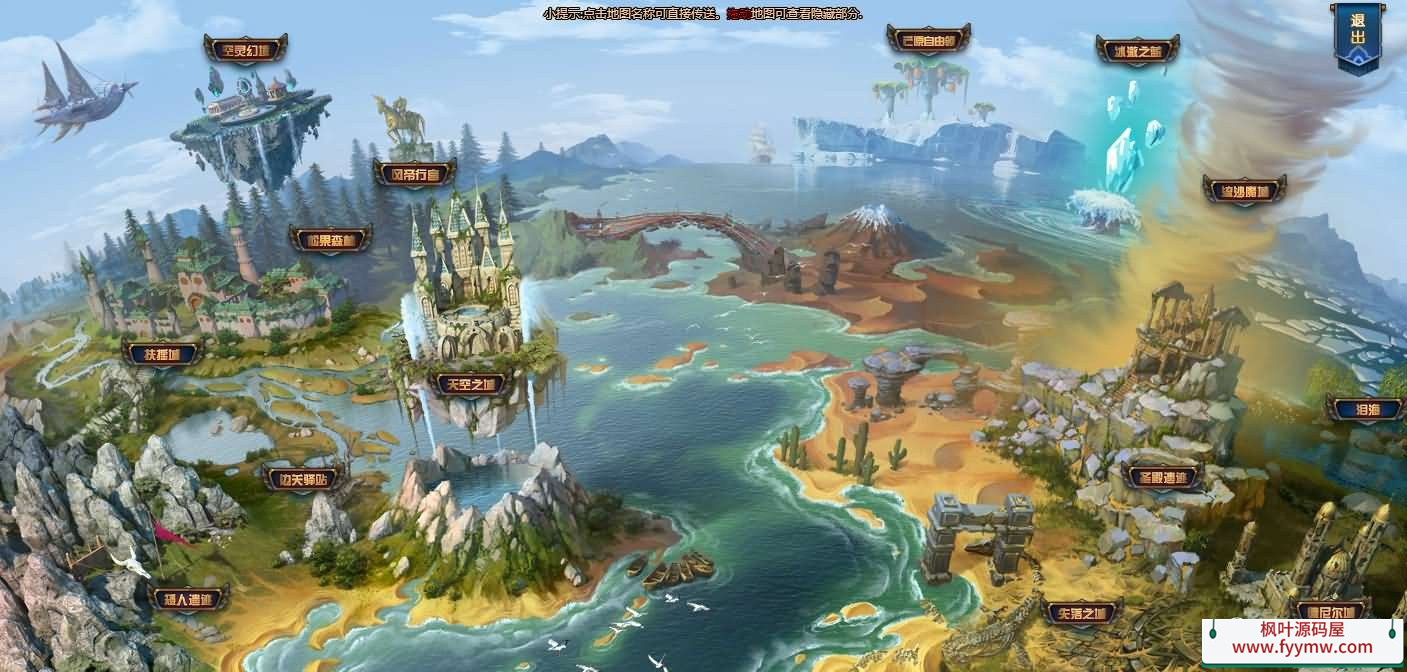This screenshot has height=672, width=1407.
Task: Select the 风帝行宫 map label
Action: pos(414,174)
